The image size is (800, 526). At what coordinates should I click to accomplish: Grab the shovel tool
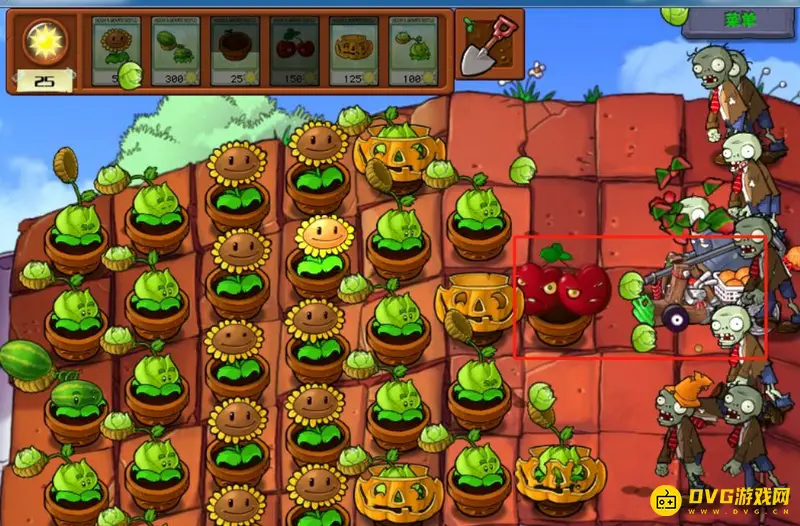486,44
